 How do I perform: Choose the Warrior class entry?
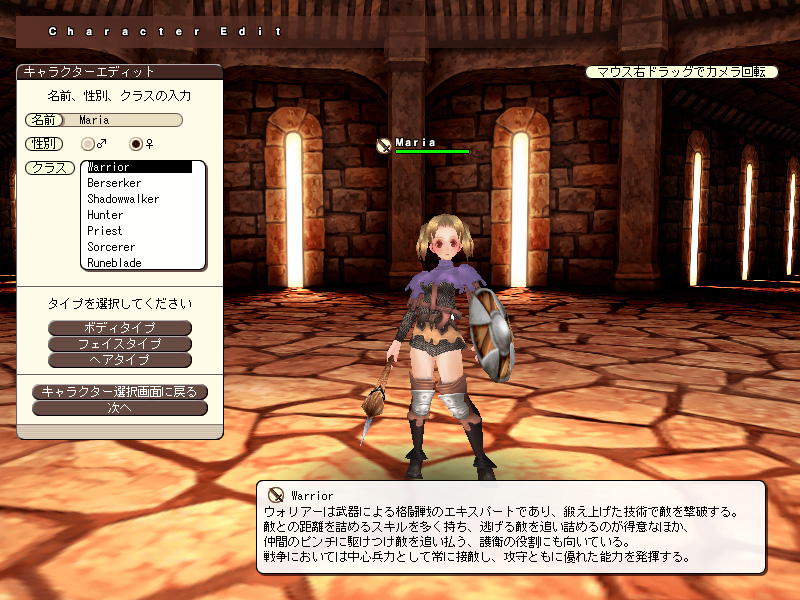(138, 167)
